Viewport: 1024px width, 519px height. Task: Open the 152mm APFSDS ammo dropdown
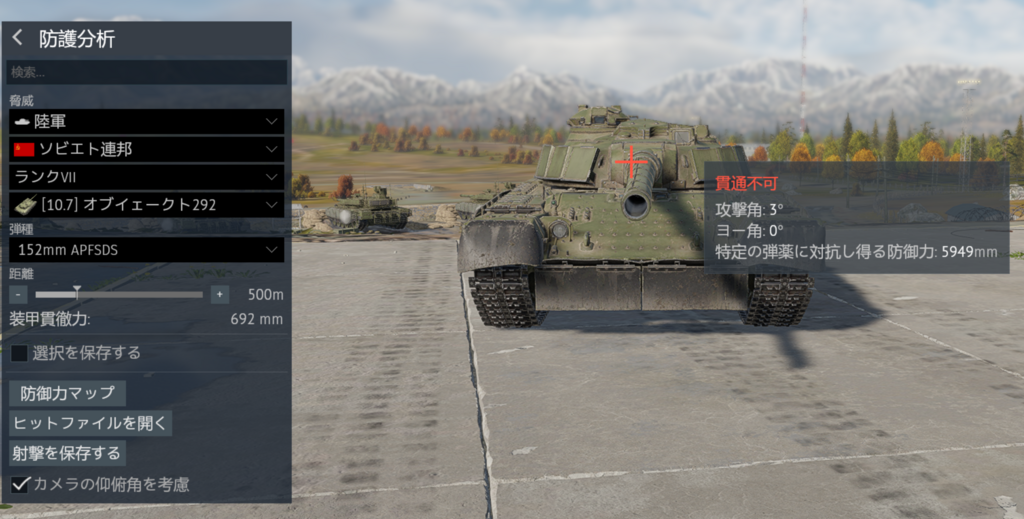pyautogui.click(x=146, y=250)
